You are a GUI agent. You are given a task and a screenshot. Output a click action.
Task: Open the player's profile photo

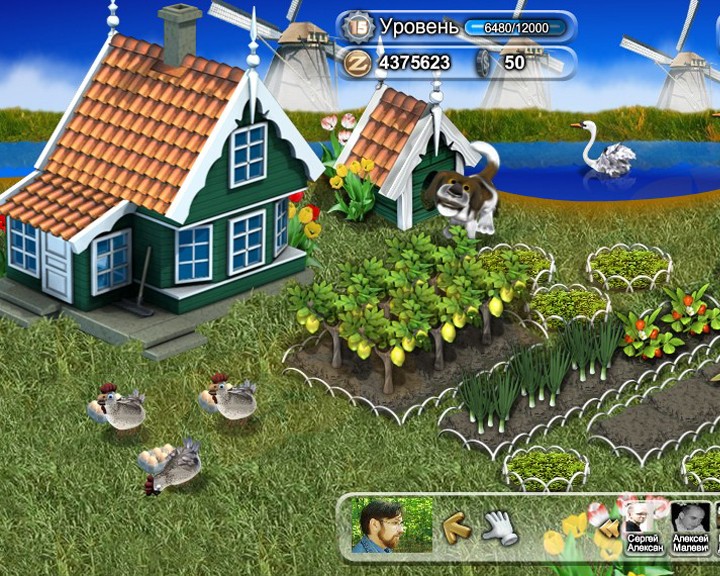point(392,526)
